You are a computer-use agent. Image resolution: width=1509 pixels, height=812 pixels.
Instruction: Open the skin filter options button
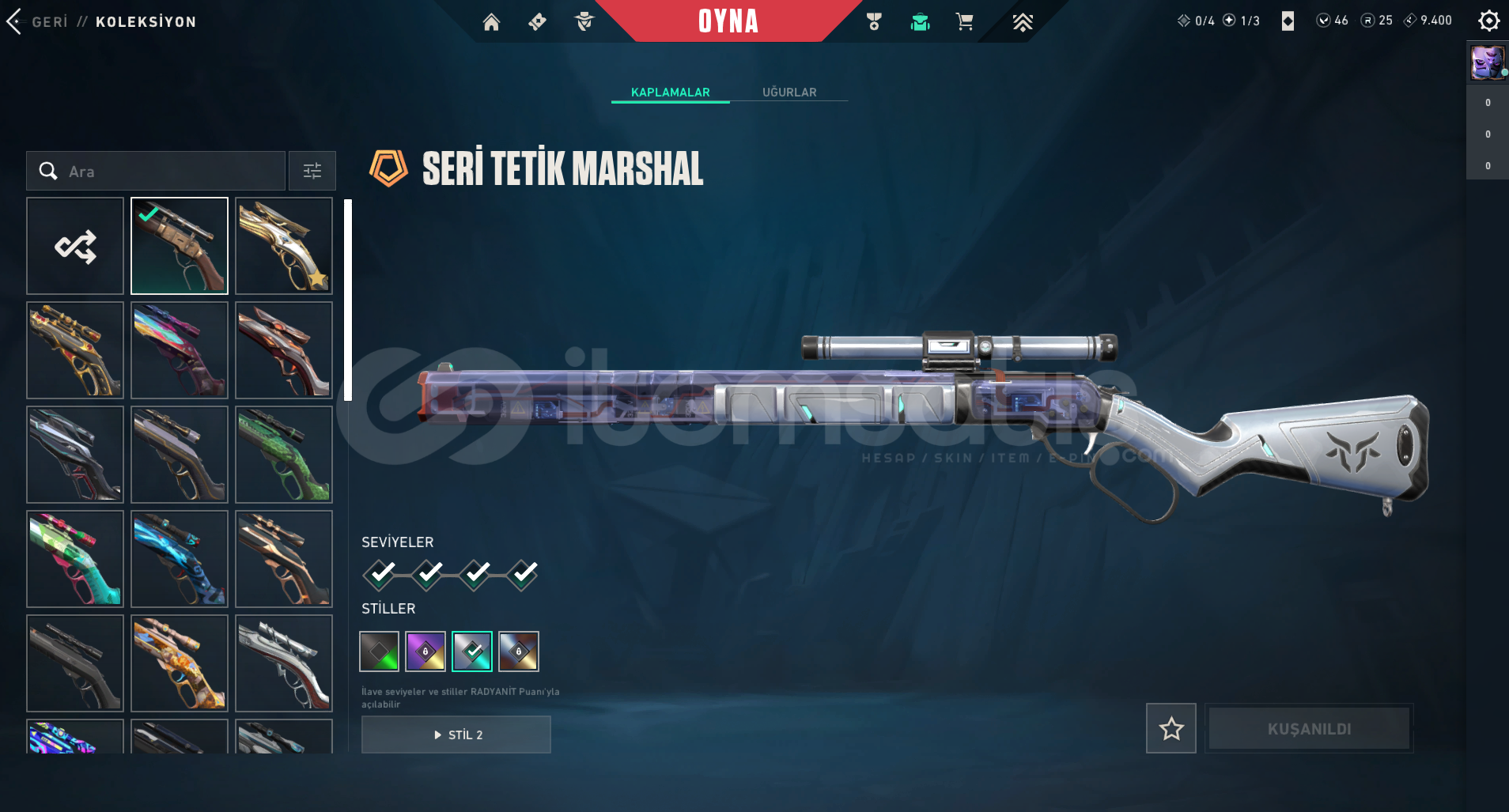[x=312, y=171]
